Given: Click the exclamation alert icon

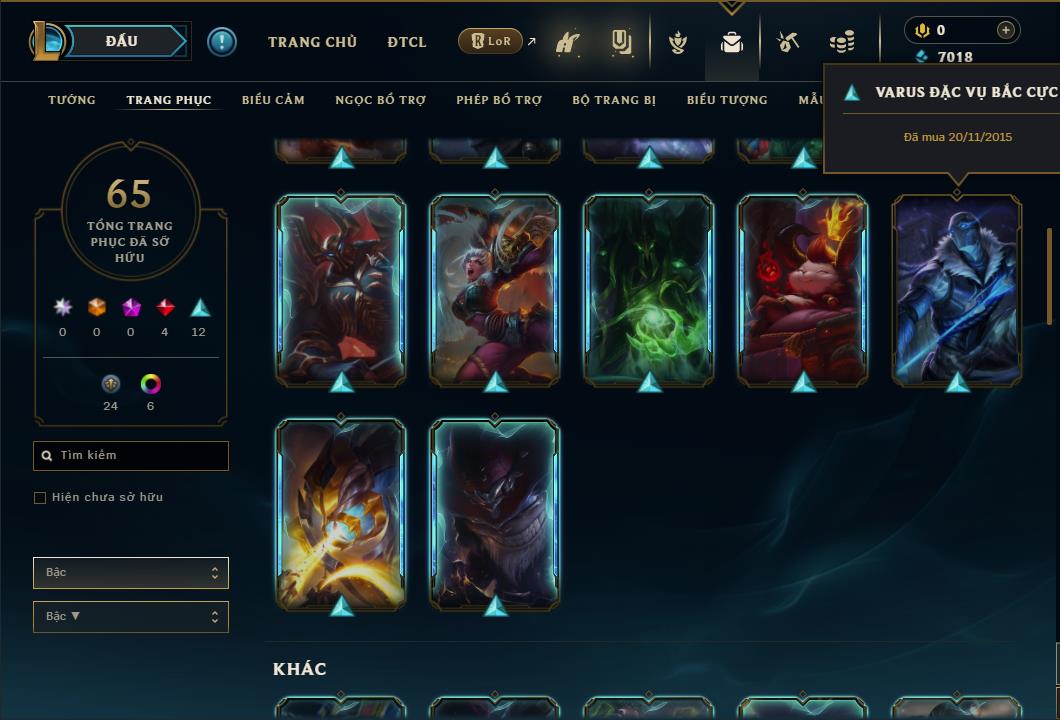Looking at the screenshot, I should pos(222,42).
